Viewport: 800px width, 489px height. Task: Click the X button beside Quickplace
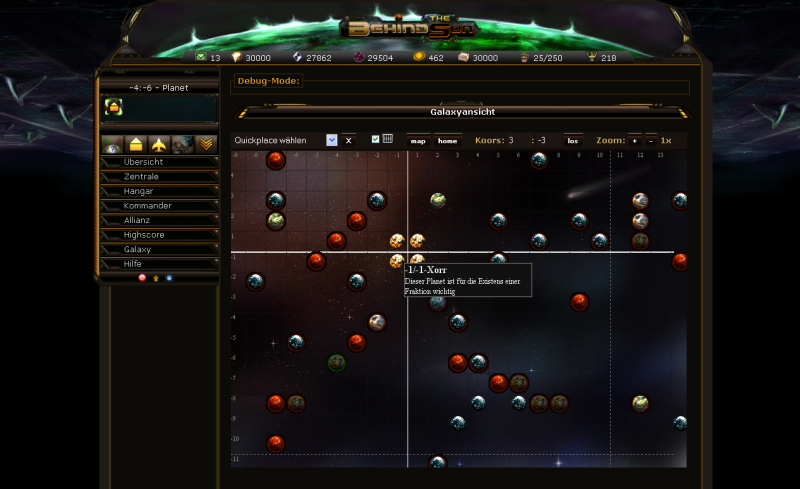[x=348, y=141]
